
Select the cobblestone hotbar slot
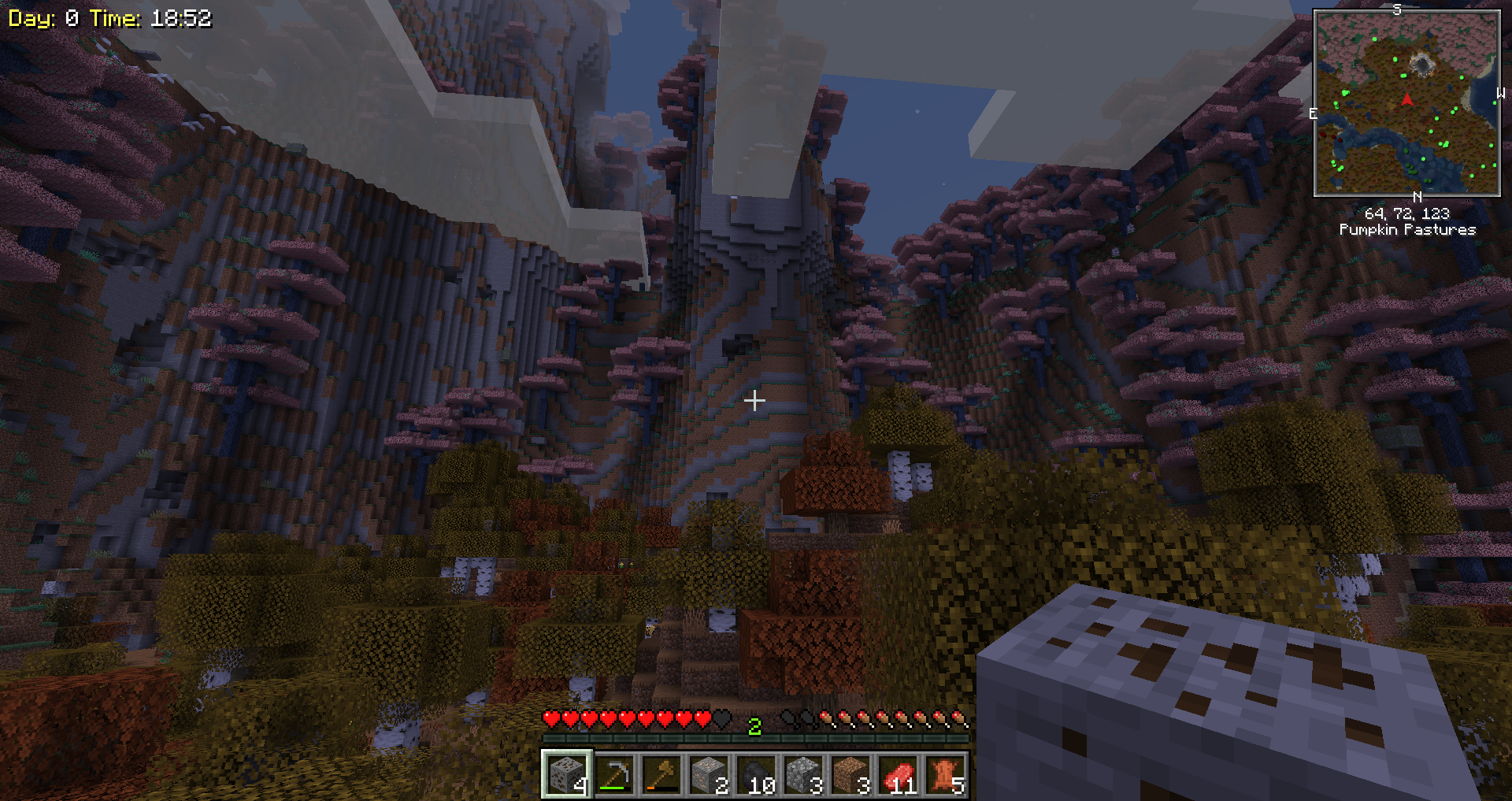pyautogui.click(x=802, y=774)
